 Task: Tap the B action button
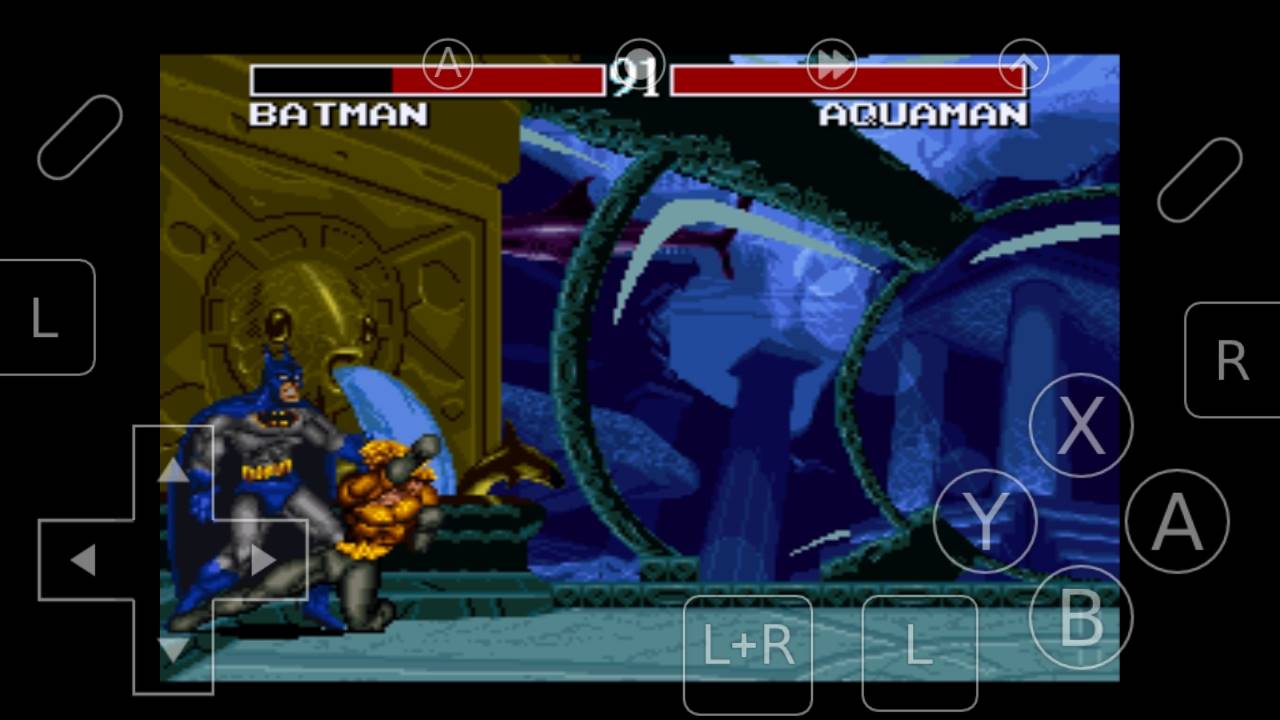(1080, 617)
